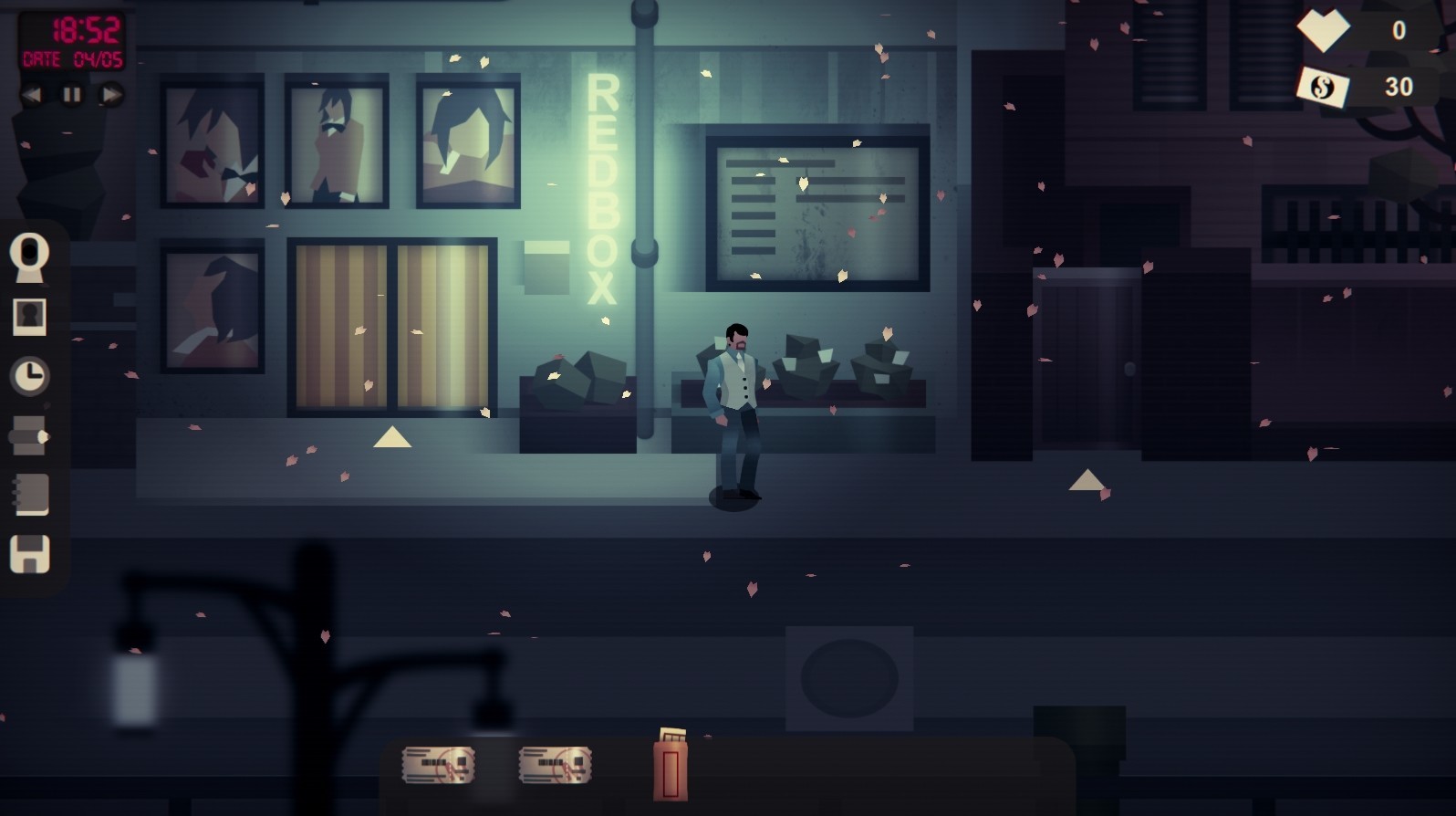Open the notebook journal icon

point(30,494)
